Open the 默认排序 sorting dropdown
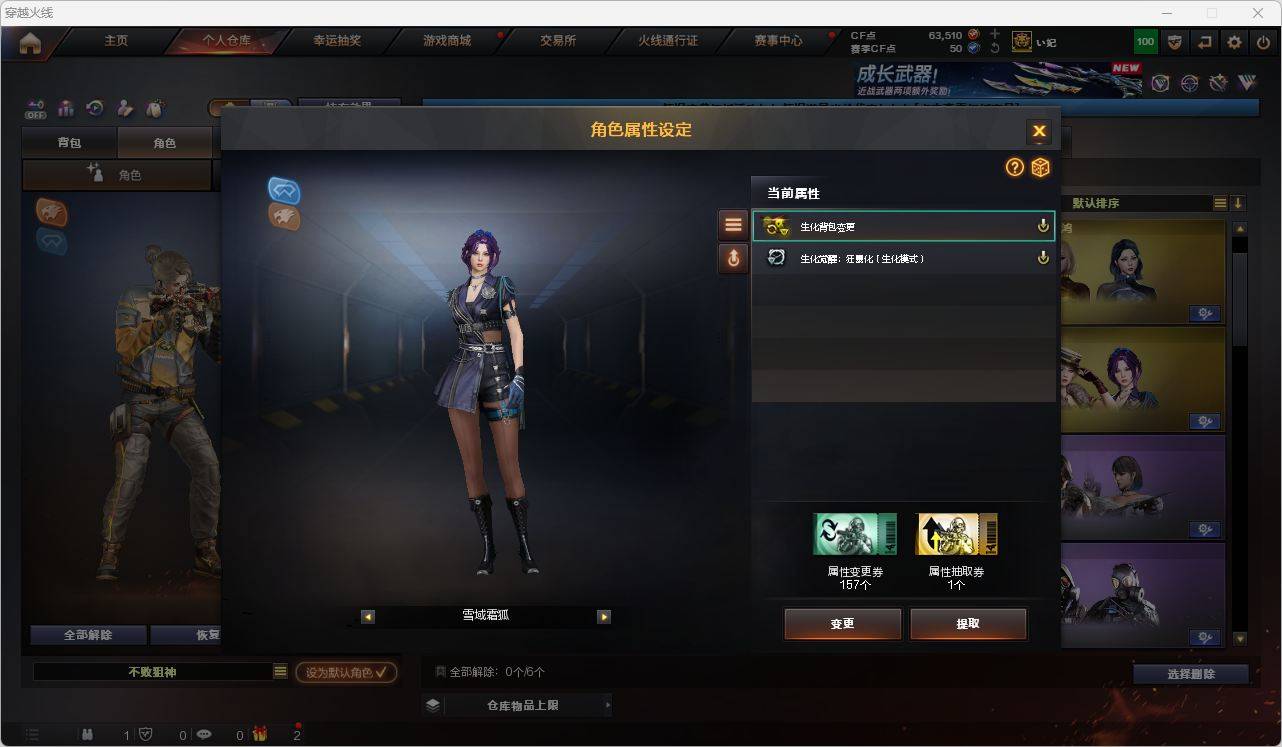This screenshot has height=747, width=1282. pos(1220,202)
